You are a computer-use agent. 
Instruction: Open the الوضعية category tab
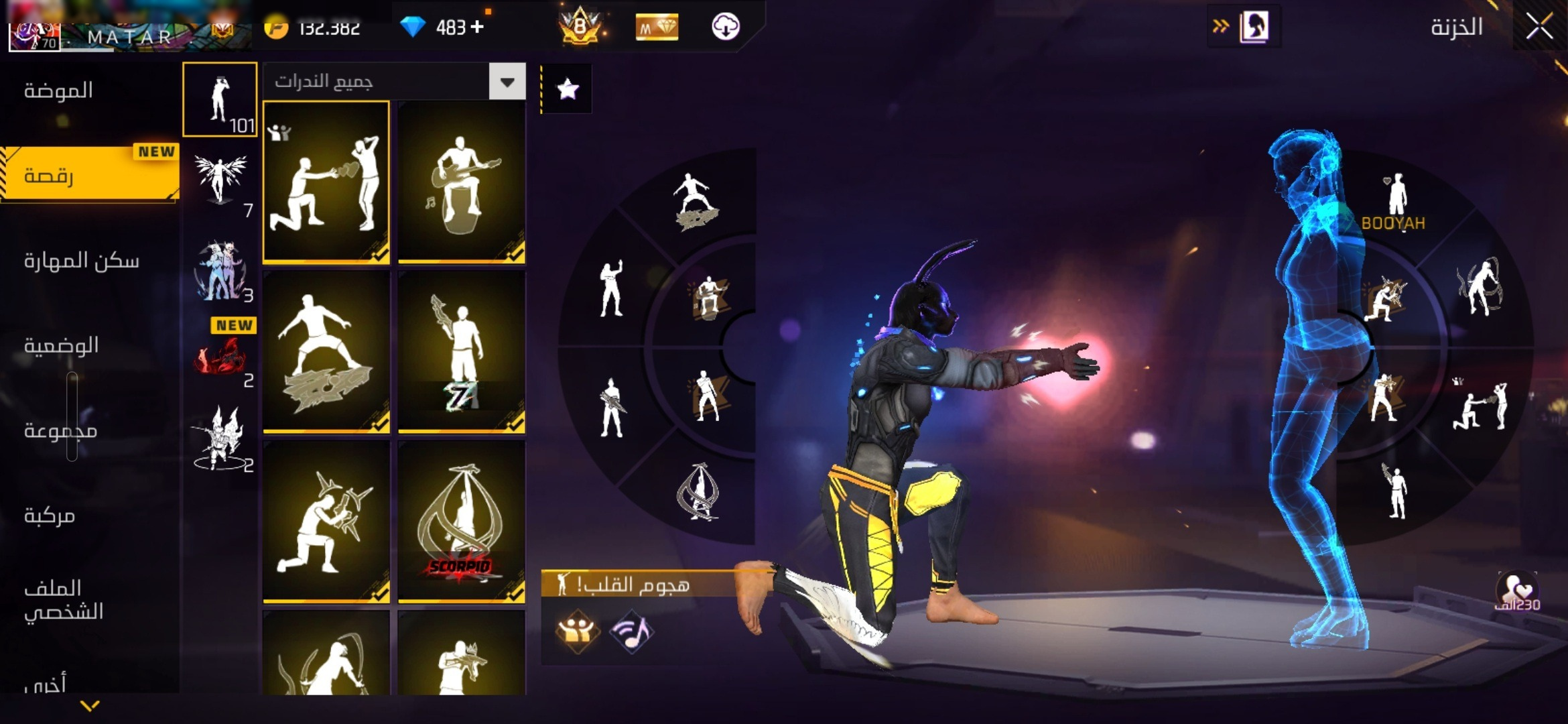pos(62,345)
